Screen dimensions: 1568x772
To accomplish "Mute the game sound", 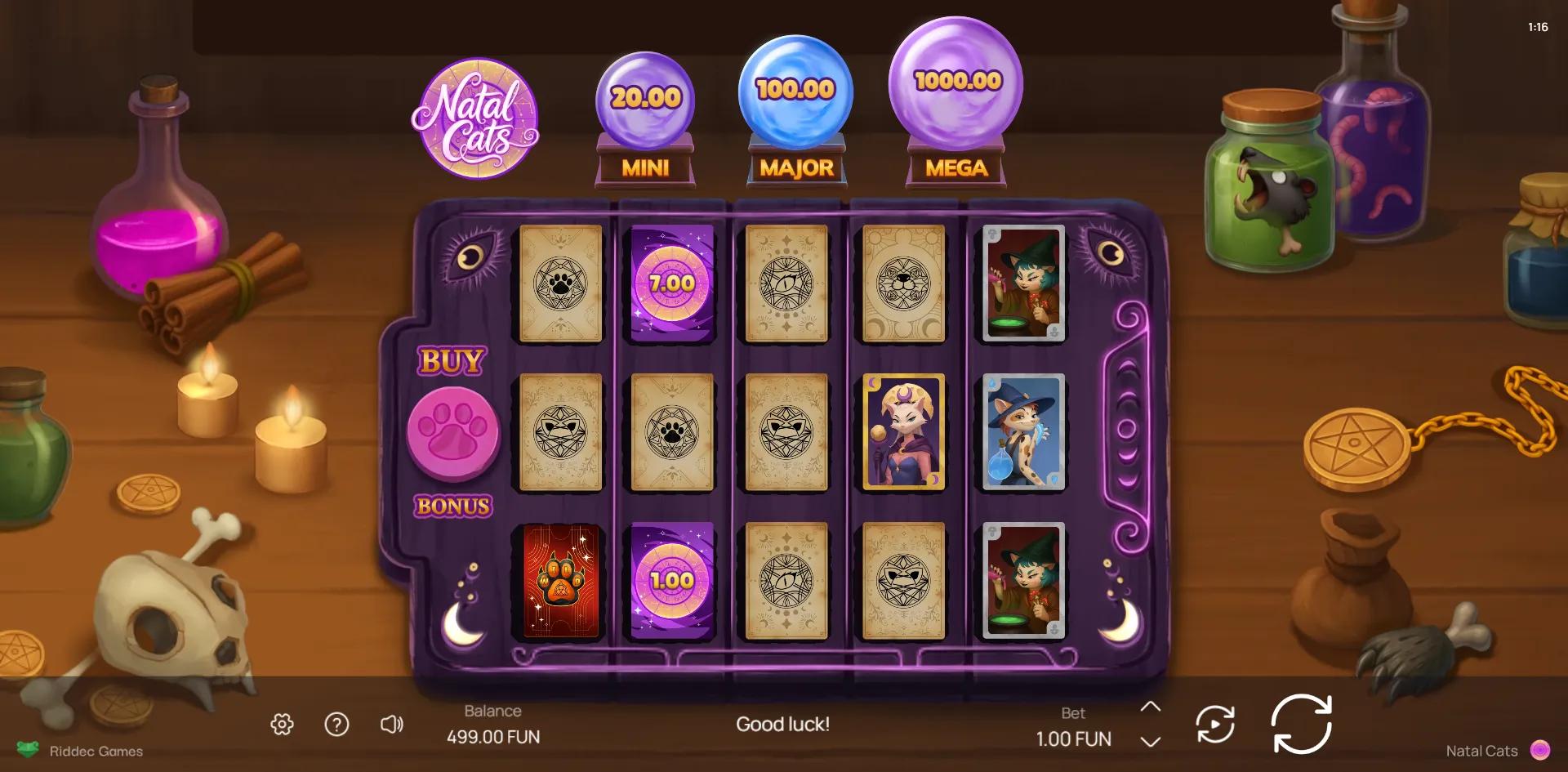I will tap(392, 723).
